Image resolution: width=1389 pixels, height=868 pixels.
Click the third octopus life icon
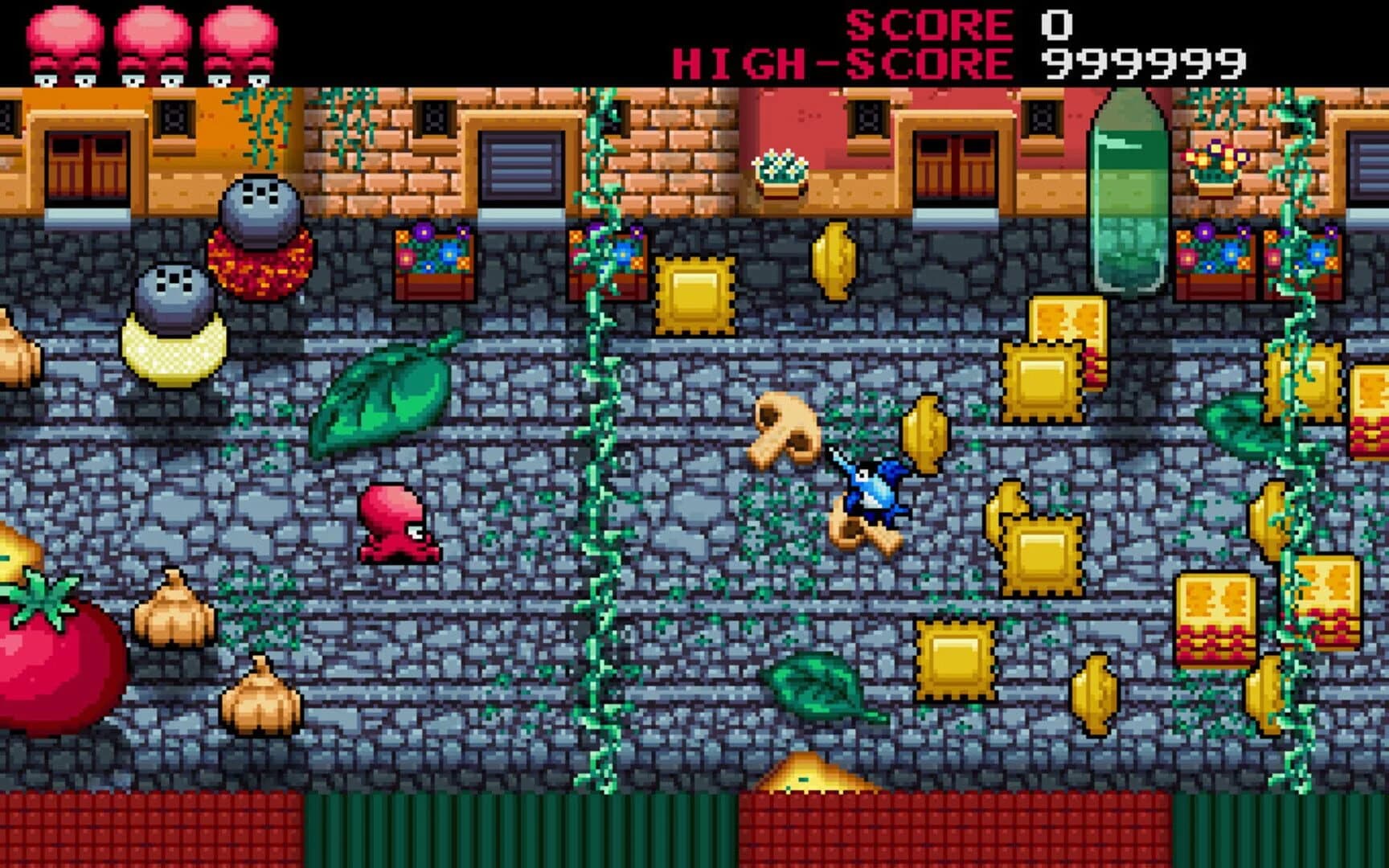pyautogui.click(x=237, y=40)
